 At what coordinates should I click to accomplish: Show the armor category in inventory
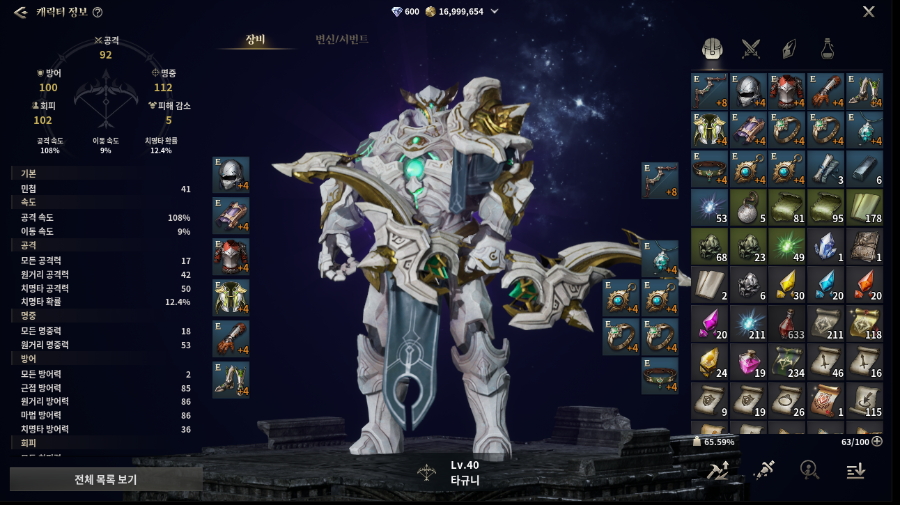pos(712,48)
